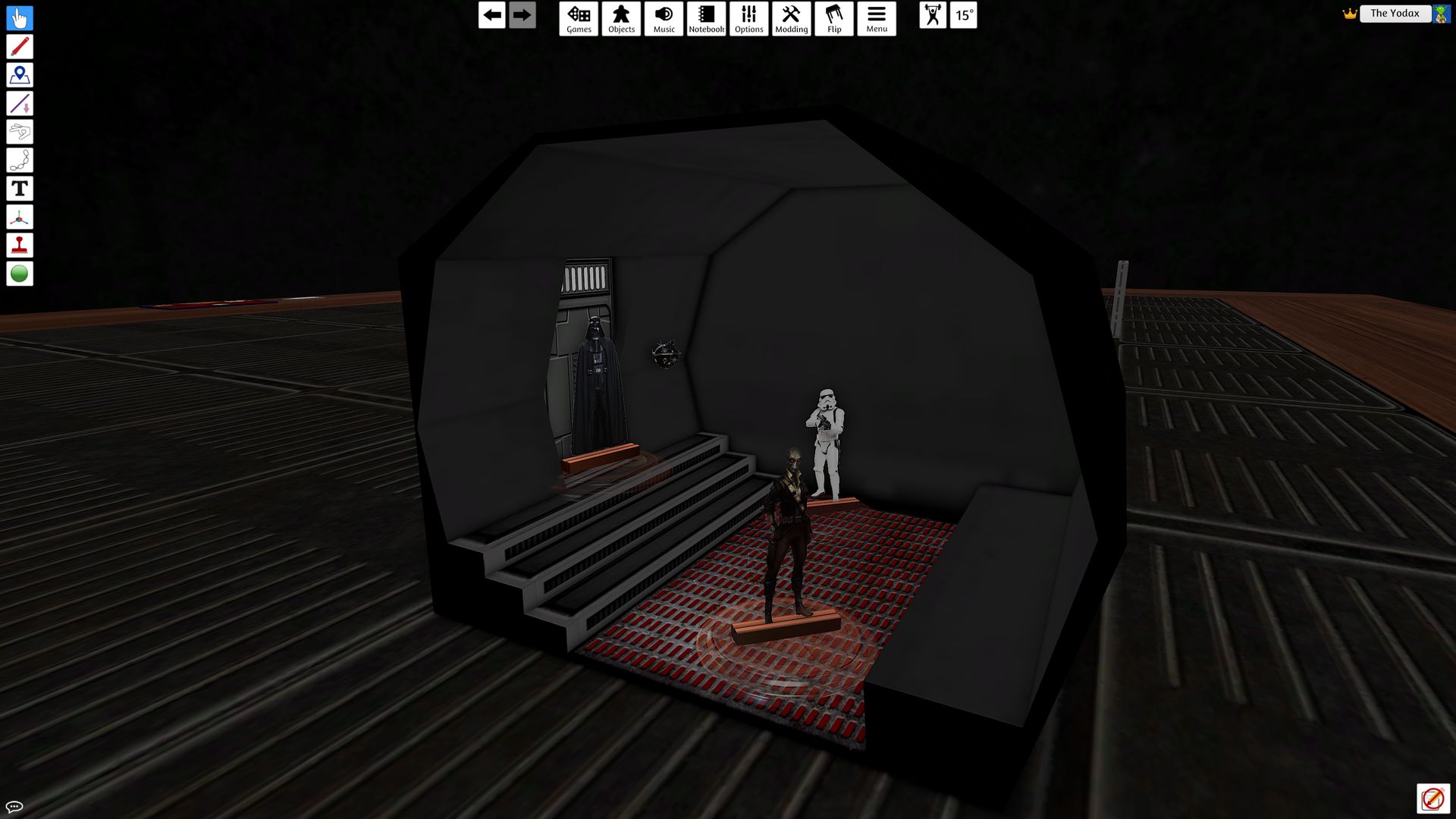
Task: Select the Text tool
Action: (x=20, y=189)
